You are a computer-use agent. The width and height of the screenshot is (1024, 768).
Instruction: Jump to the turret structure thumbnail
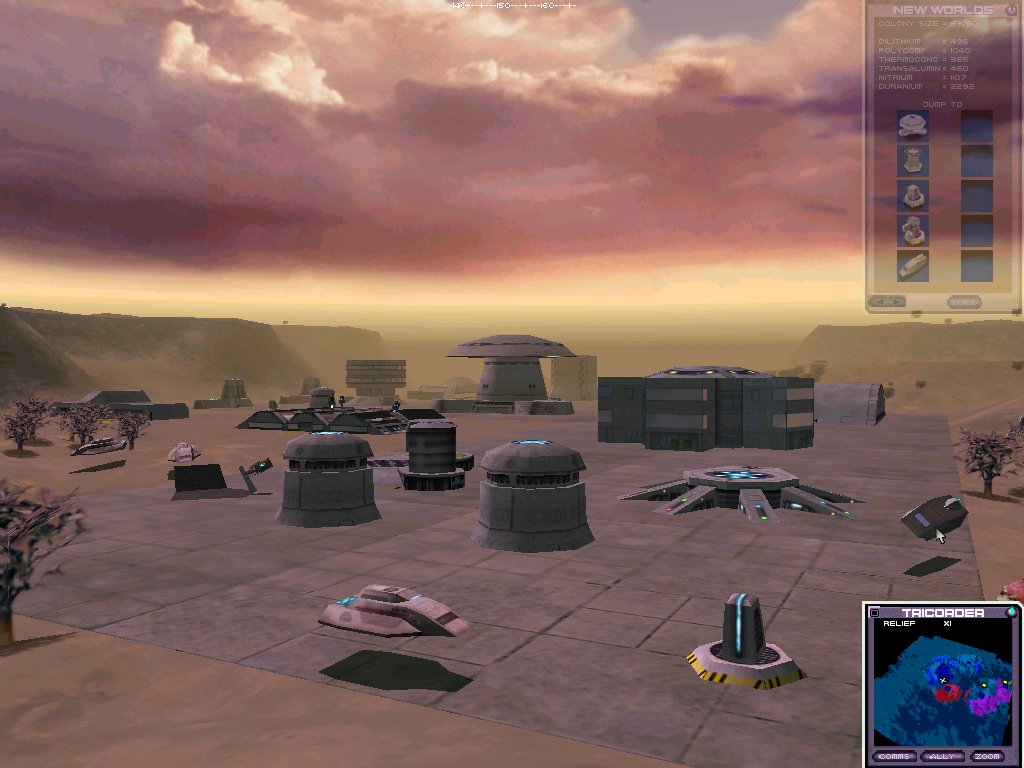point(912,231)
